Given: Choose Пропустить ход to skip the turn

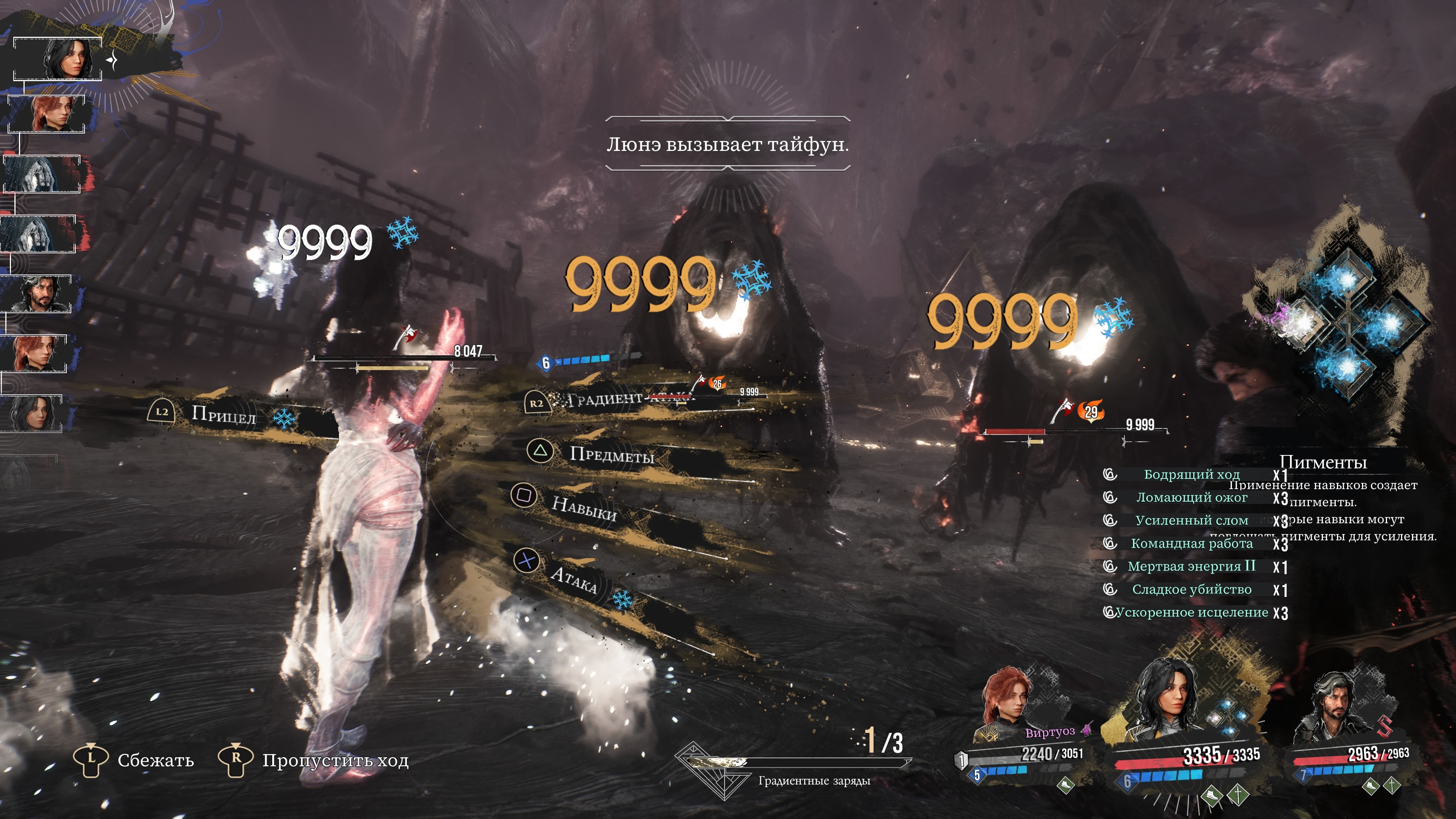Looking at the screenshot, I should 334,759.
